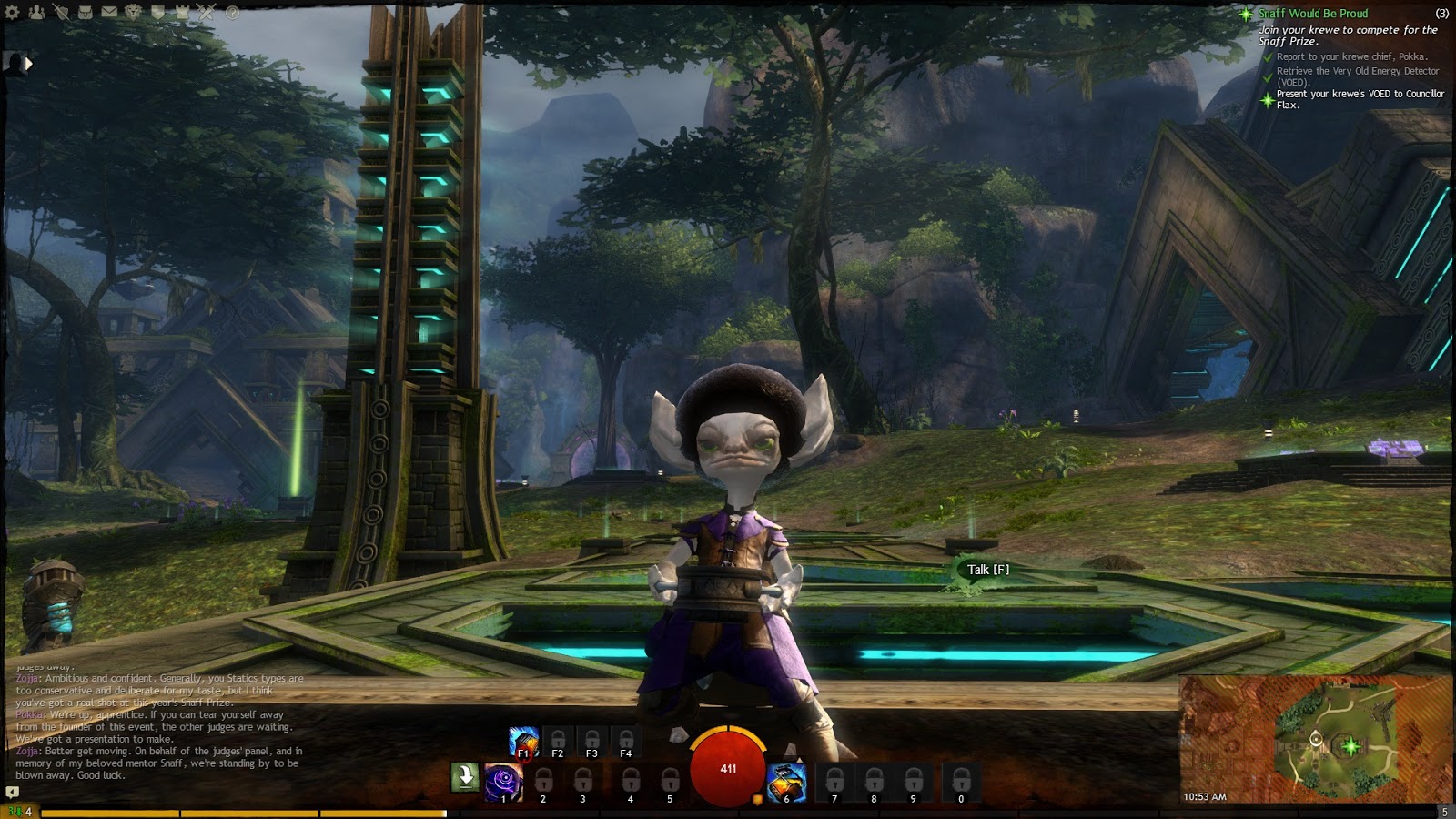Open the question mark help icon

click(232, 13)
